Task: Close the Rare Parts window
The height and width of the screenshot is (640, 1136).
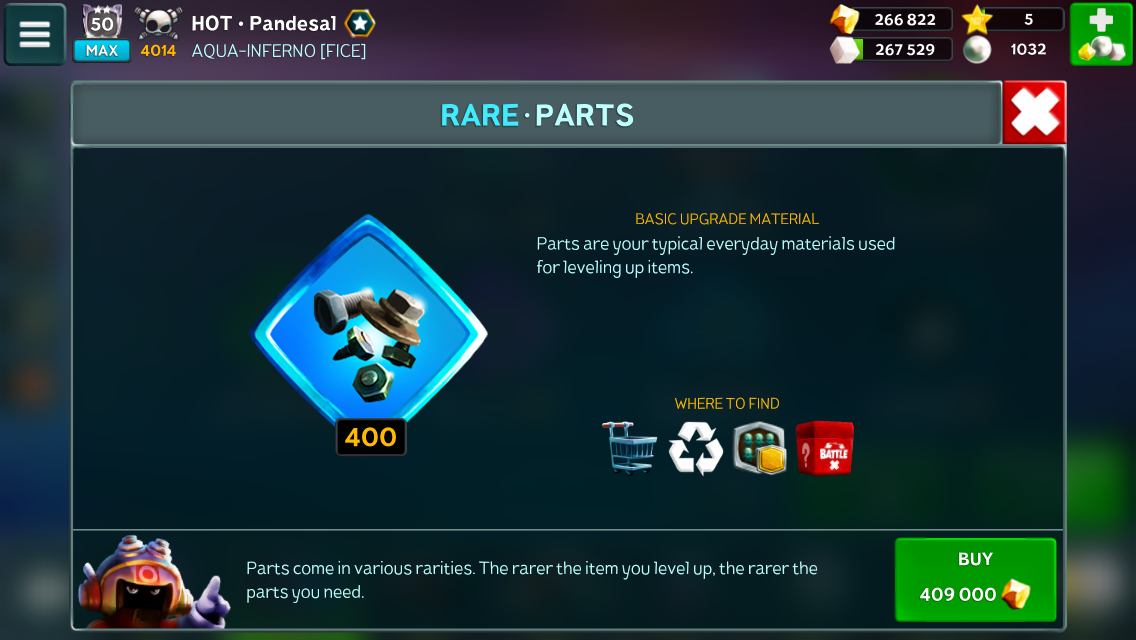Action: tap(1034, 114)
